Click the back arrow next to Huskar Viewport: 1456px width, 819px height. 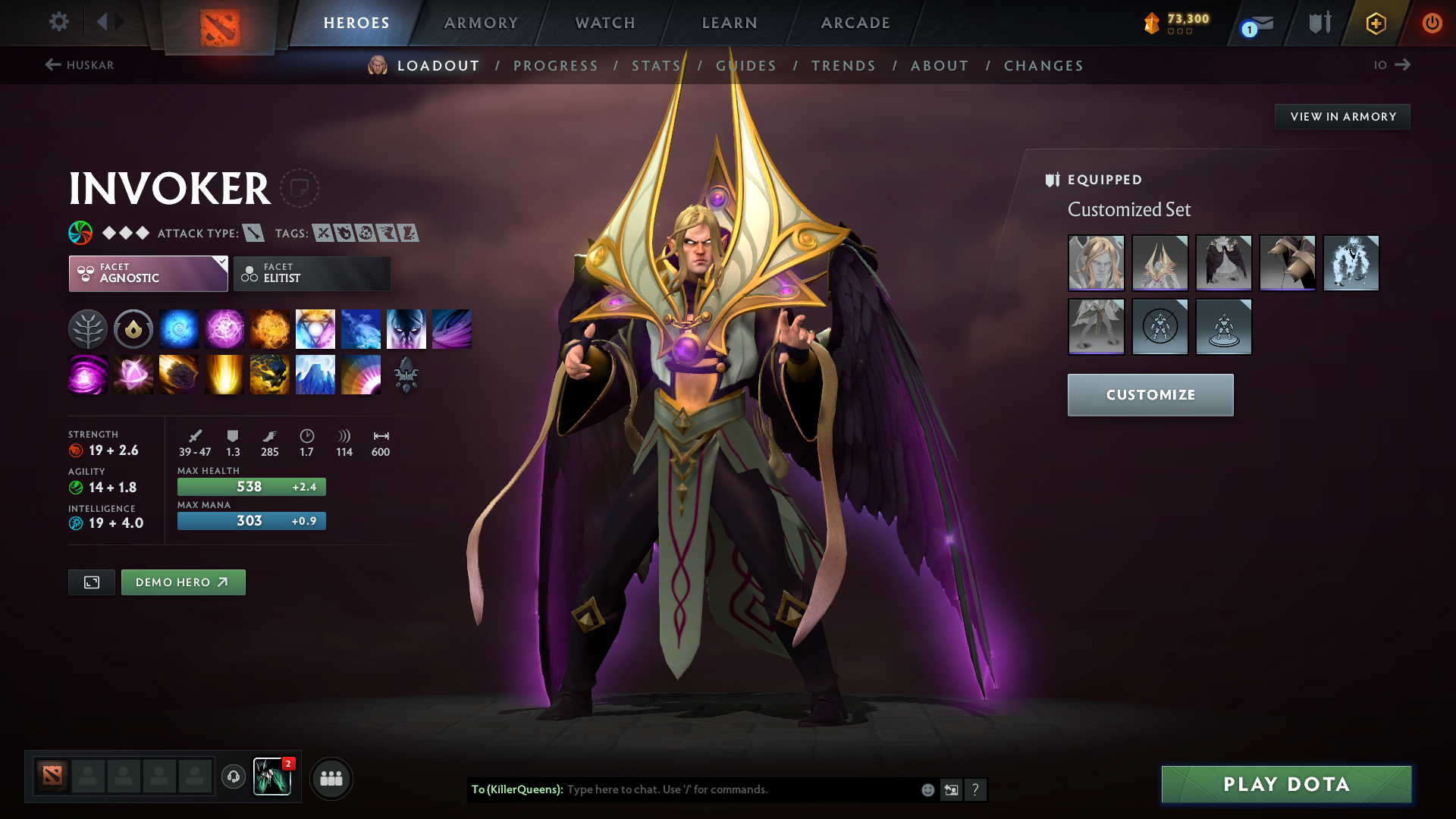coord(52,65)
